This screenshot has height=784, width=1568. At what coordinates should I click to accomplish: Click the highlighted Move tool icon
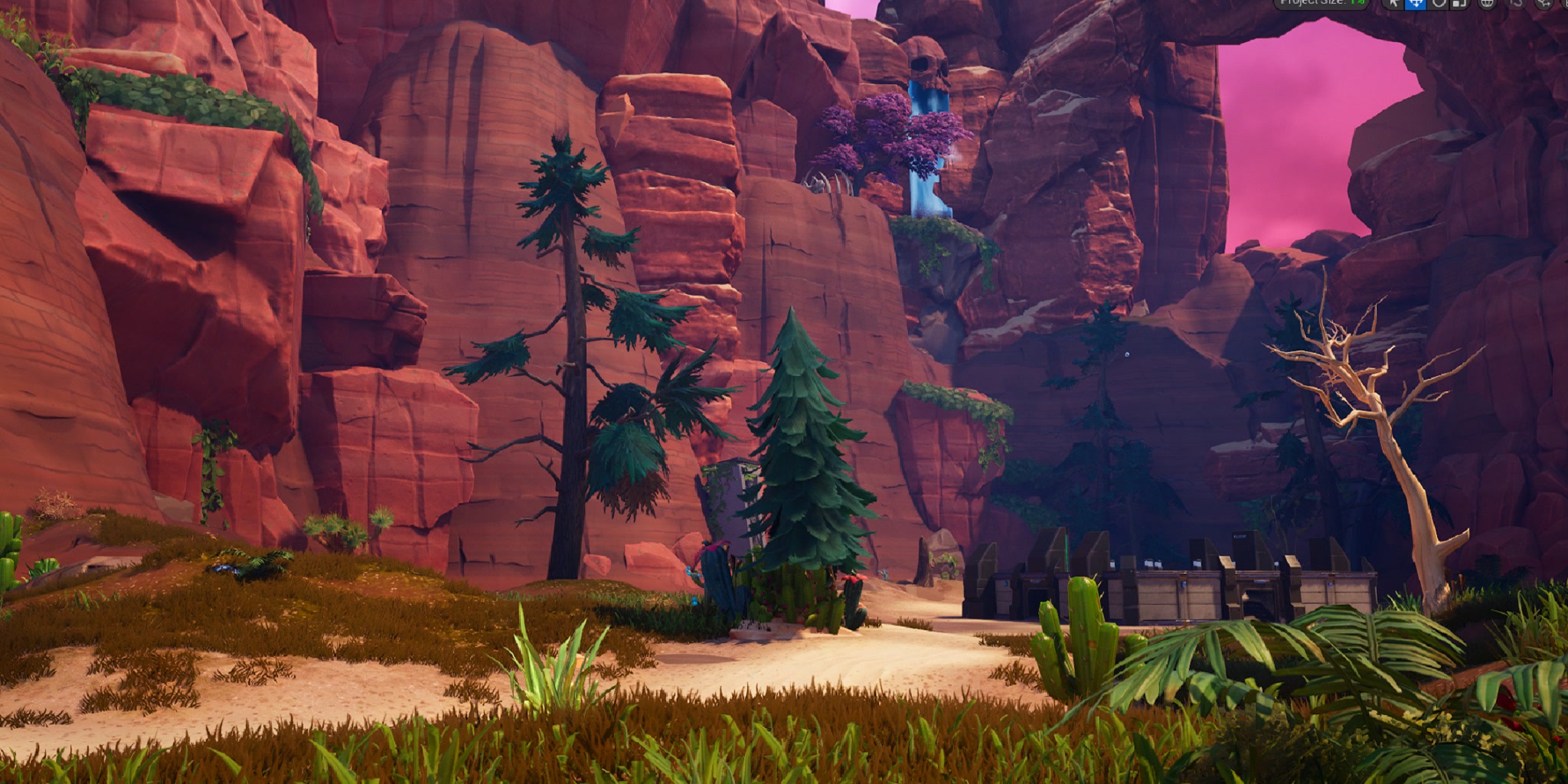tap(1417, 6)
